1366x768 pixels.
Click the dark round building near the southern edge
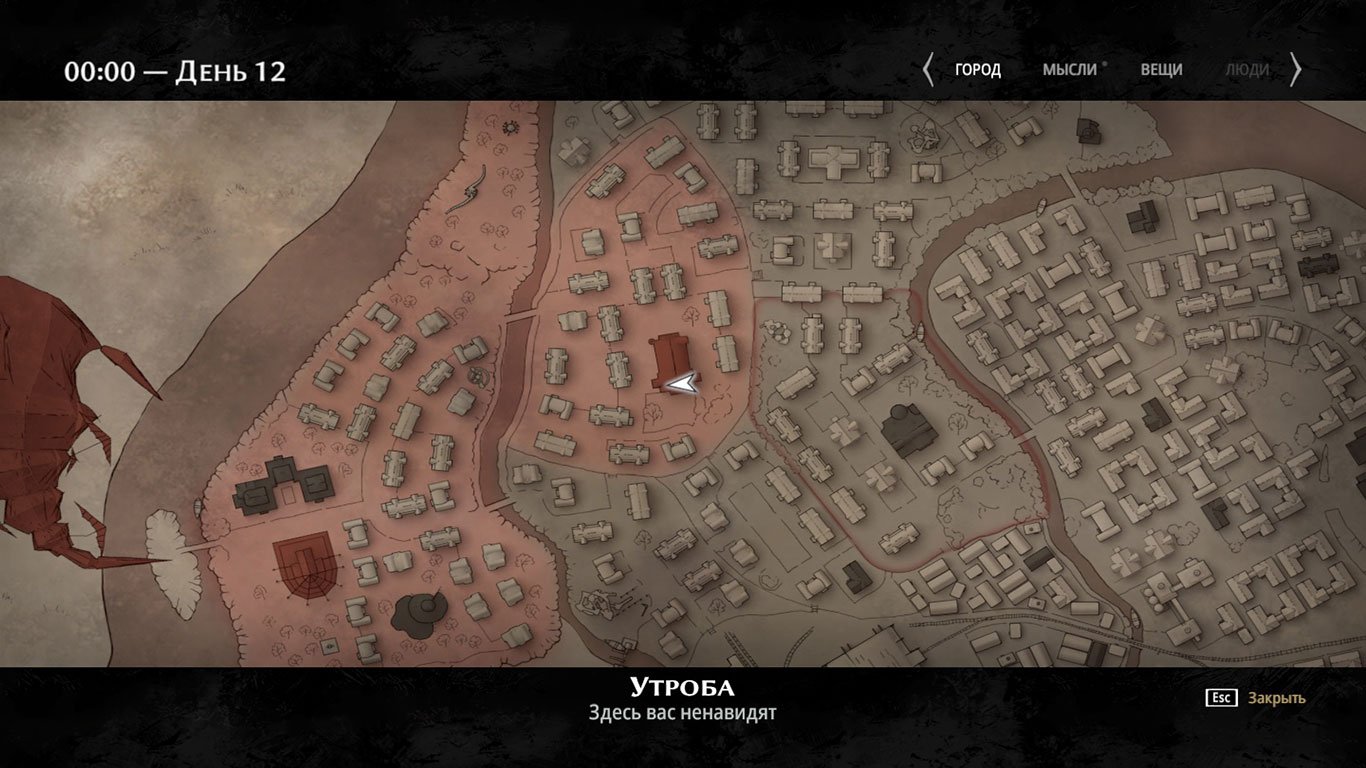[423, 611]
